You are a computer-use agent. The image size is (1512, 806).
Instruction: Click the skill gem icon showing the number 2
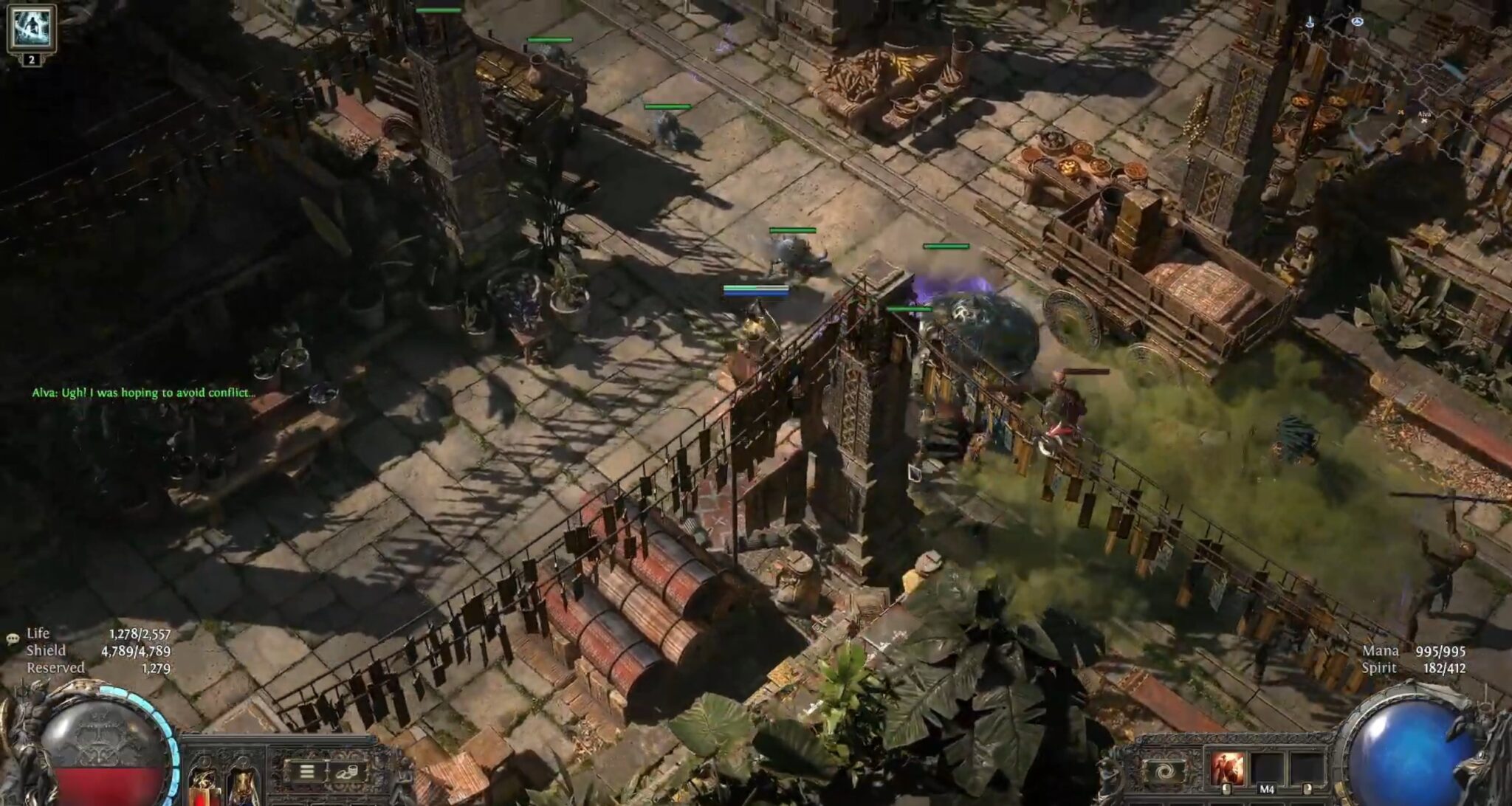point(31,30)
